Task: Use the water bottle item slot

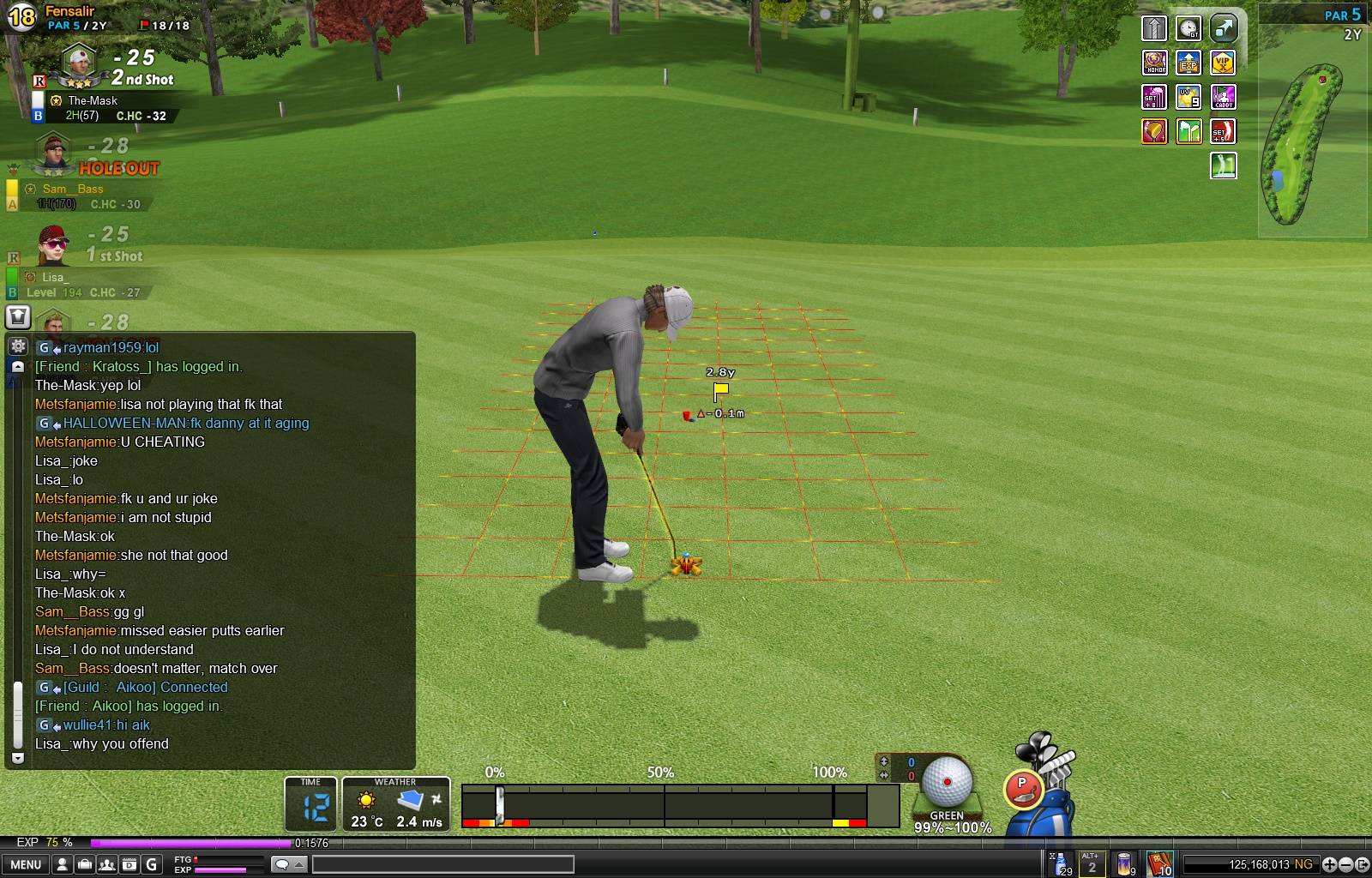Action: pyautogui.click(x=1061, y=864)
